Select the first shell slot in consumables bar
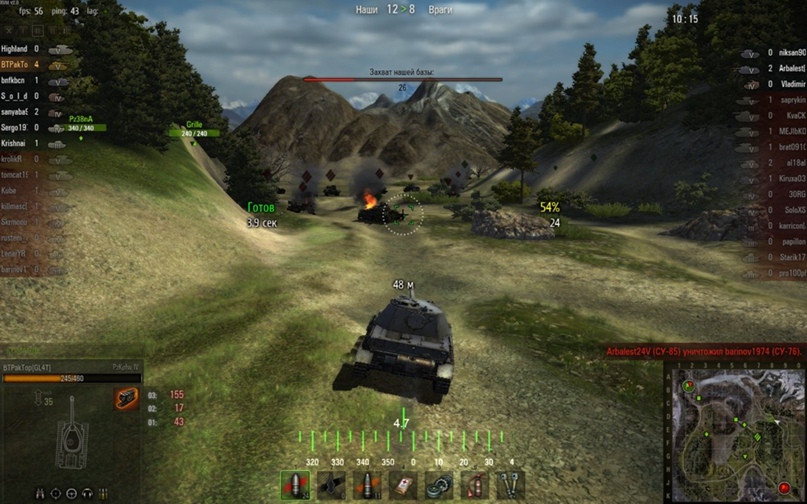Image resolution: width=807 pixels, height=504 pixels. tap(295, 485)
